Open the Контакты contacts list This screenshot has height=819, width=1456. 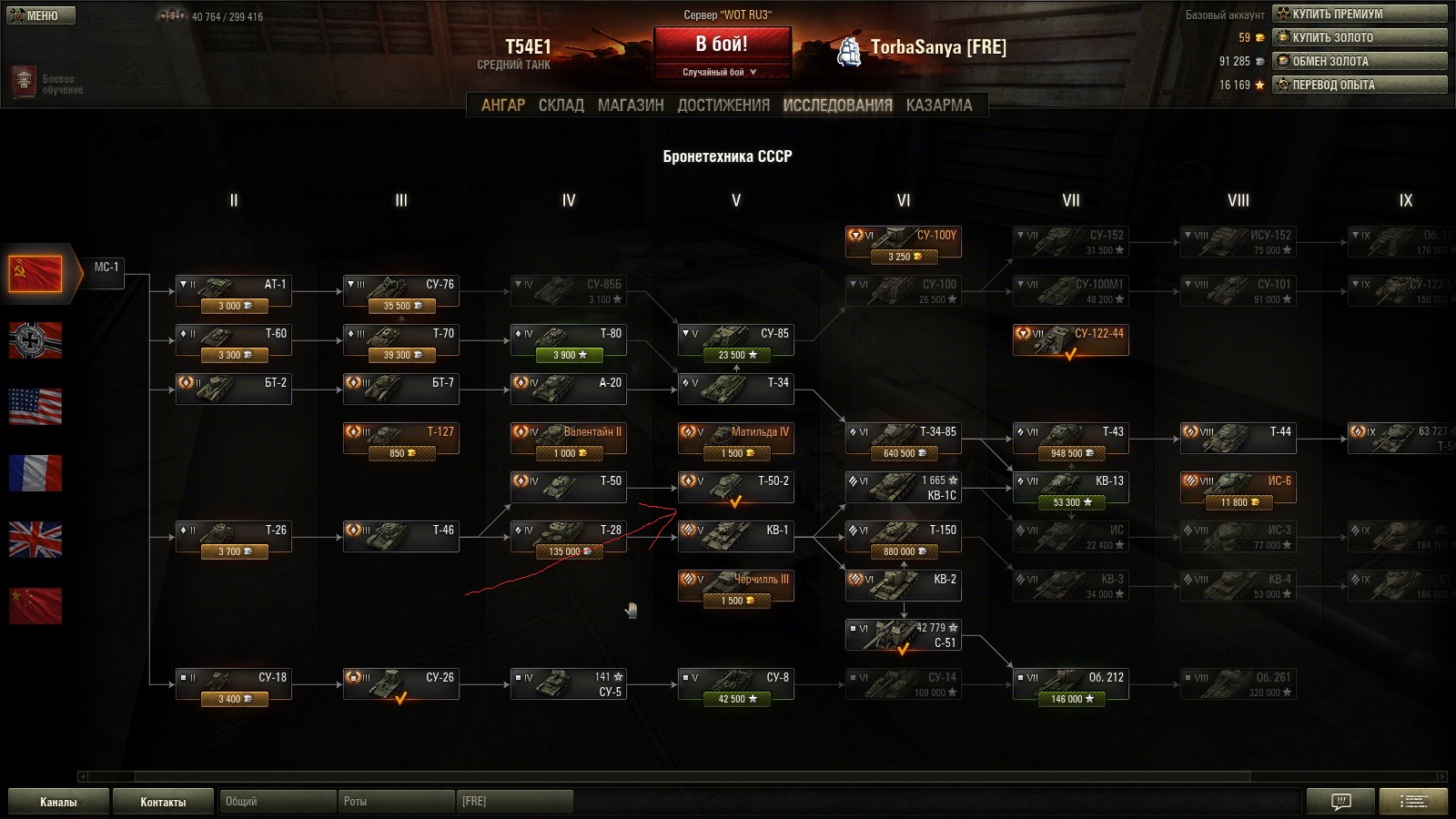click(163, 802)
